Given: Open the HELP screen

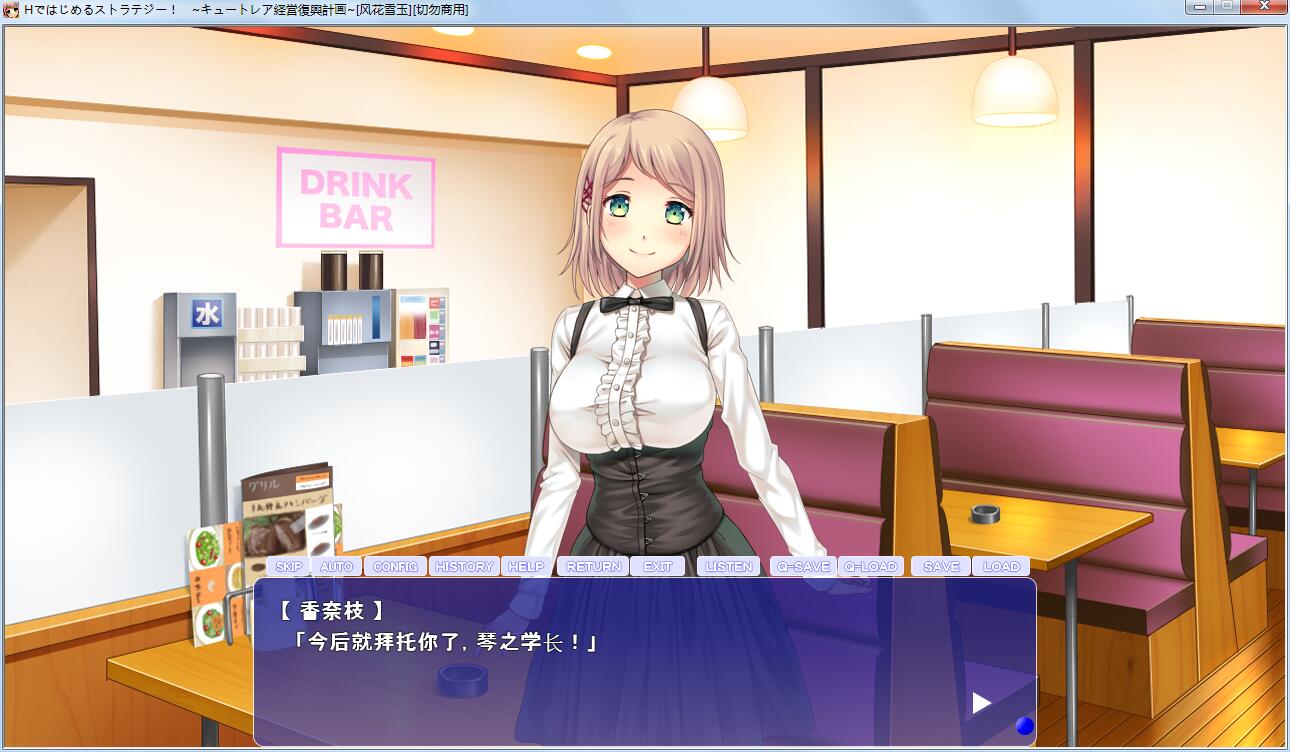Looking at the screenshot, I should click(x=525, y=566).
